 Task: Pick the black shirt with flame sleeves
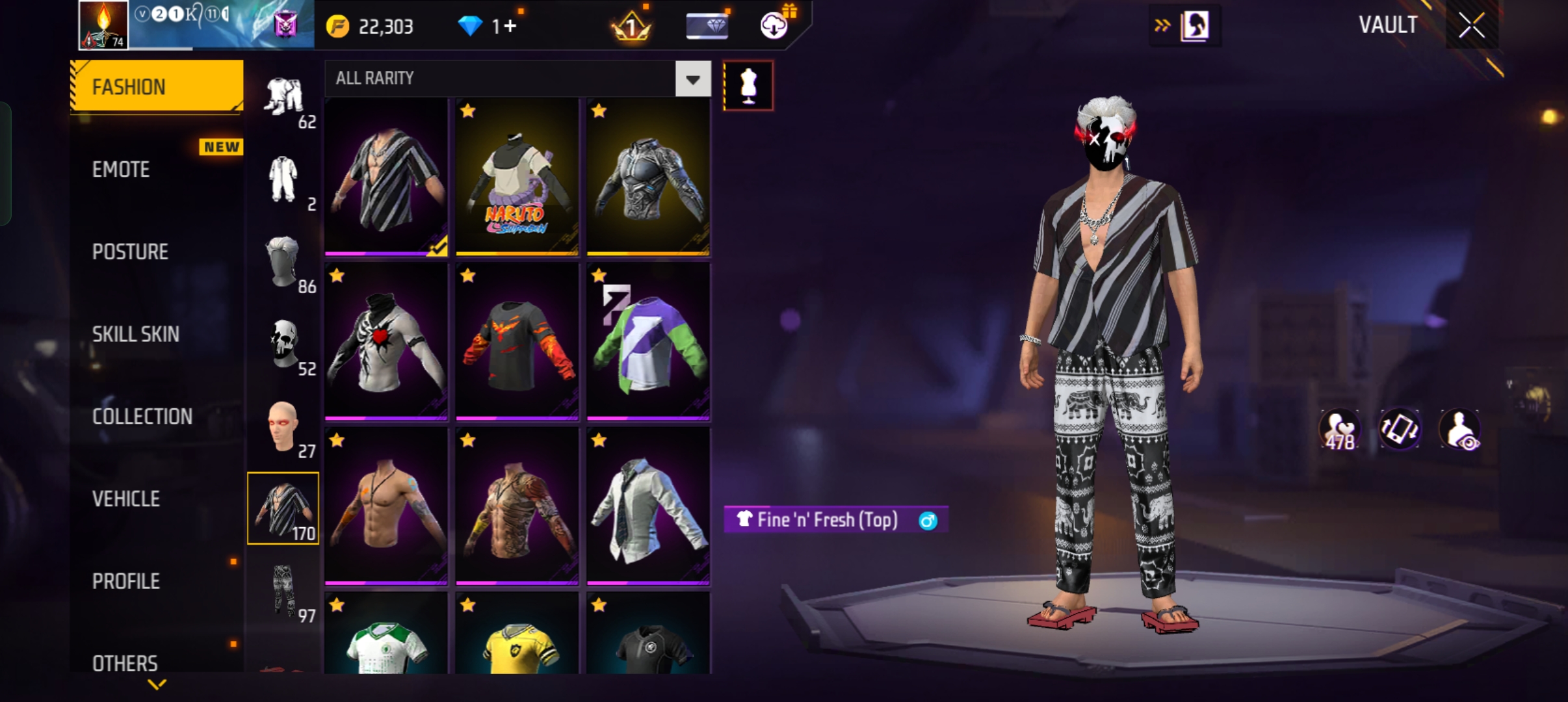click(x=517, y=342)
